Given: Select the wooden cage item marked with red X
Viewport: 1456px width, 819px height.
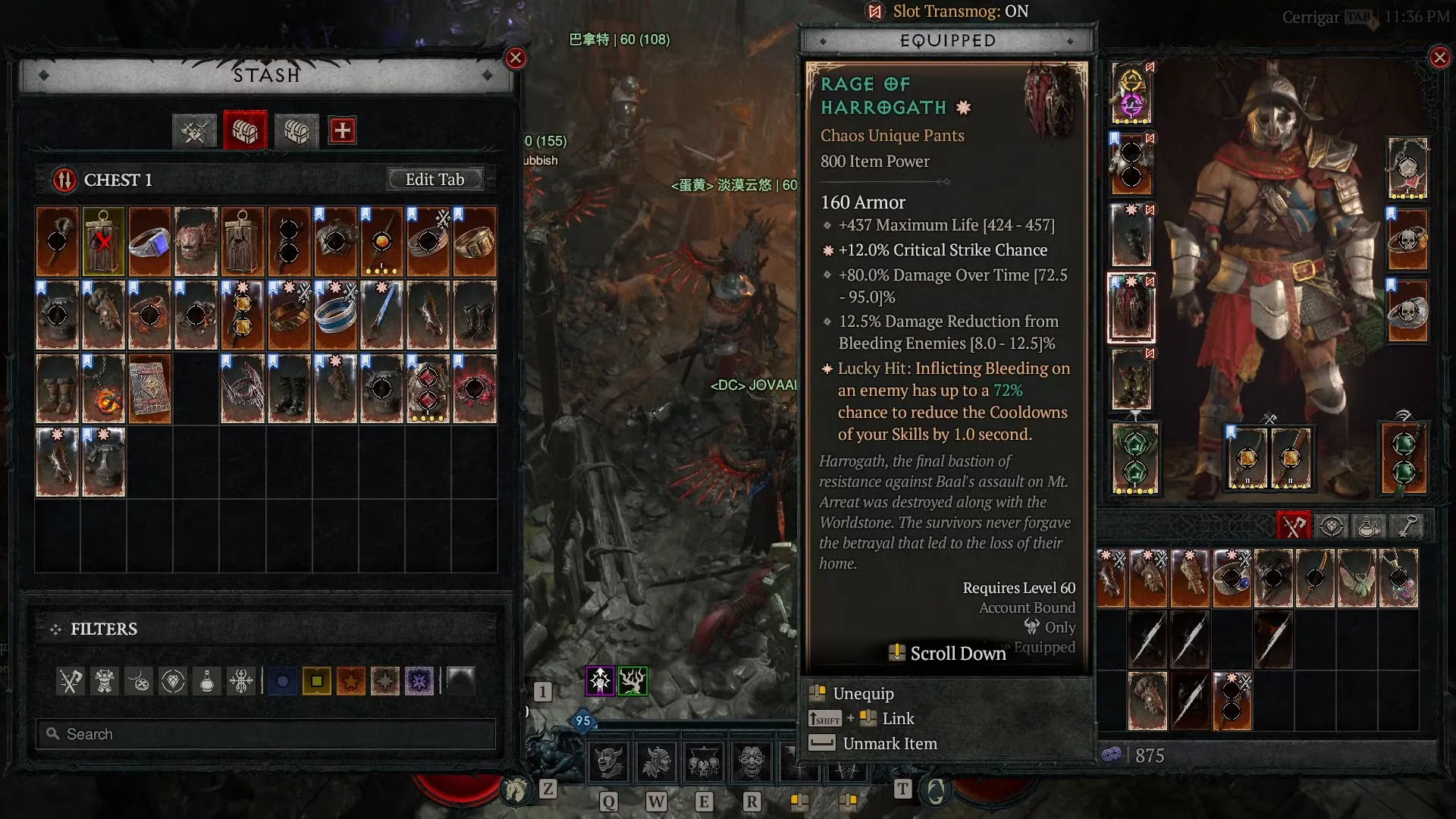Looking at the screenshot, I should point(103,242).
